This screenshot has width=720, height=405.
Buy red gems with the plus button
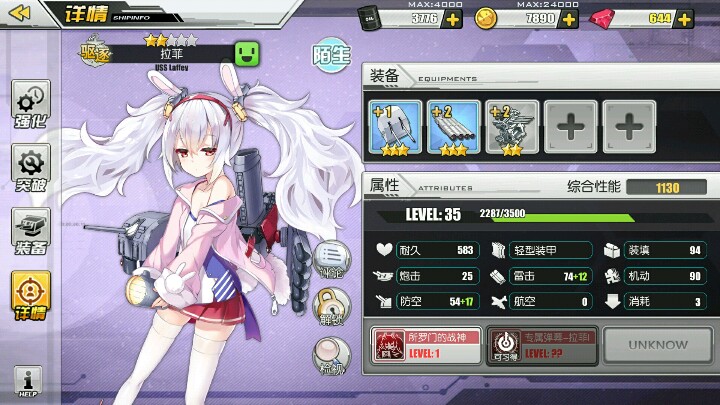tap(685, 18)
